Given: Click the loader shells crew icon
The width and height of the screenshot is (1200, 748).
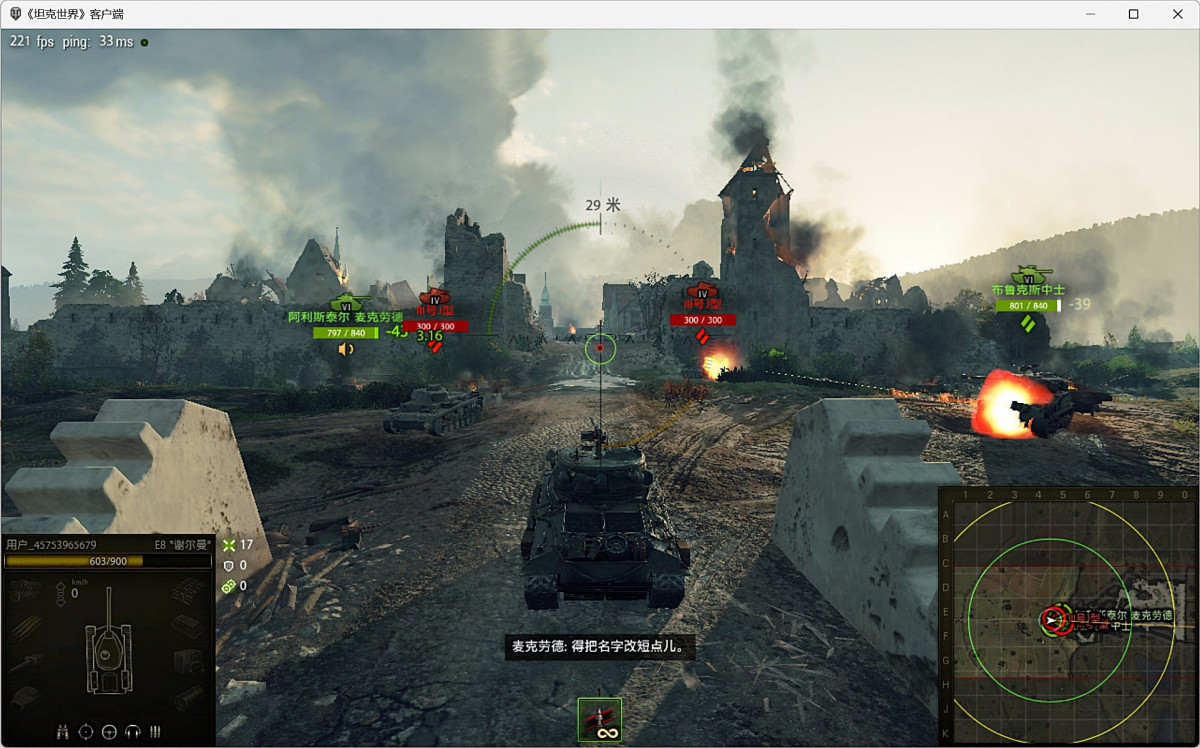Looking at the screenshot, I should [155, 732].
